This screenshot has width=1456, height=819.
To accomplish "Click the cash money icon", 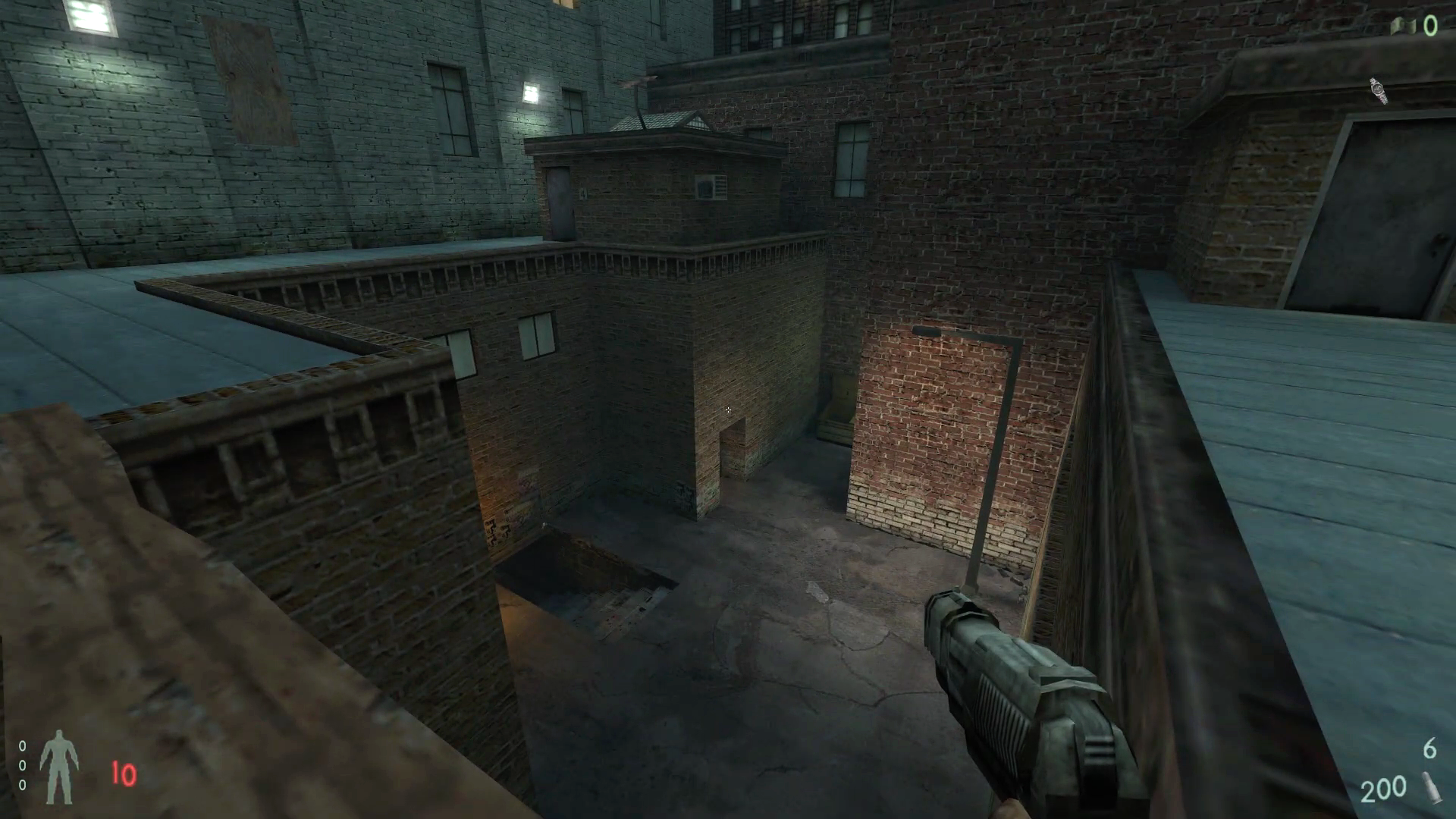I will click(x=1404, y=27).
